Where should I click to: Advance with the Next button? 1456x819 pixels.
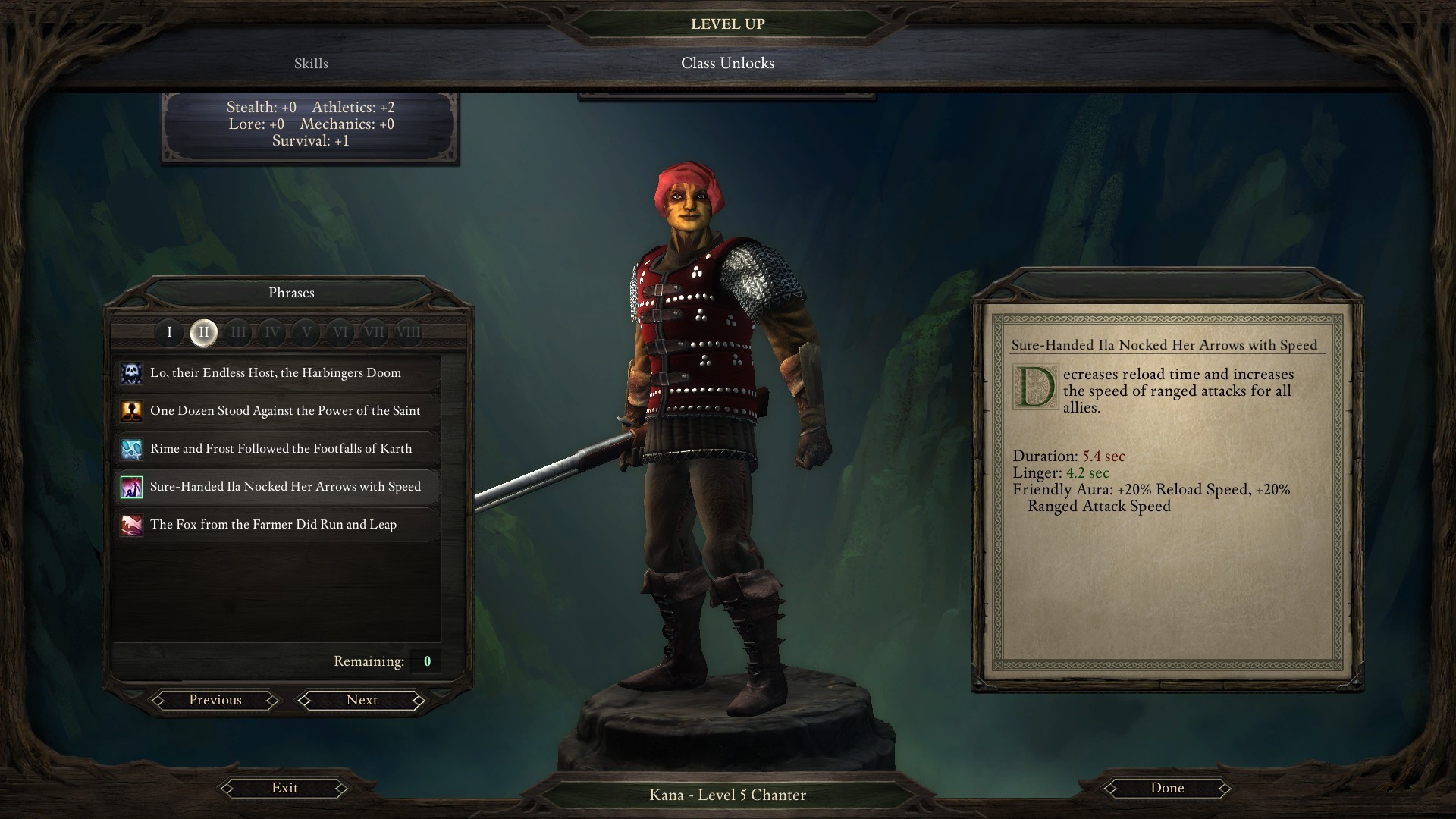pos(362,701)
